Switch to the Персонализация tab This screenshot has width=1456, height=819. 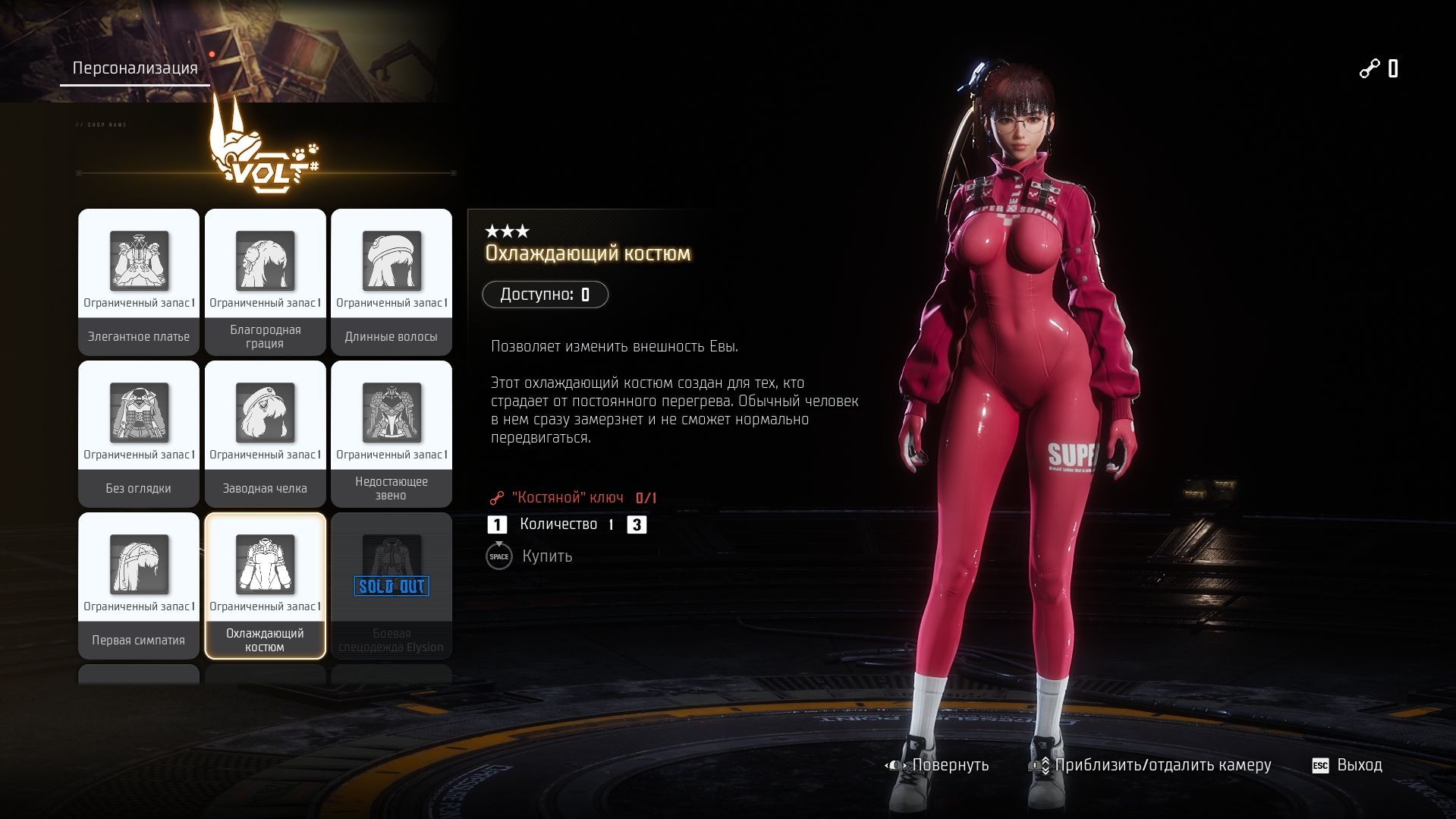click(x=135, y=68)
